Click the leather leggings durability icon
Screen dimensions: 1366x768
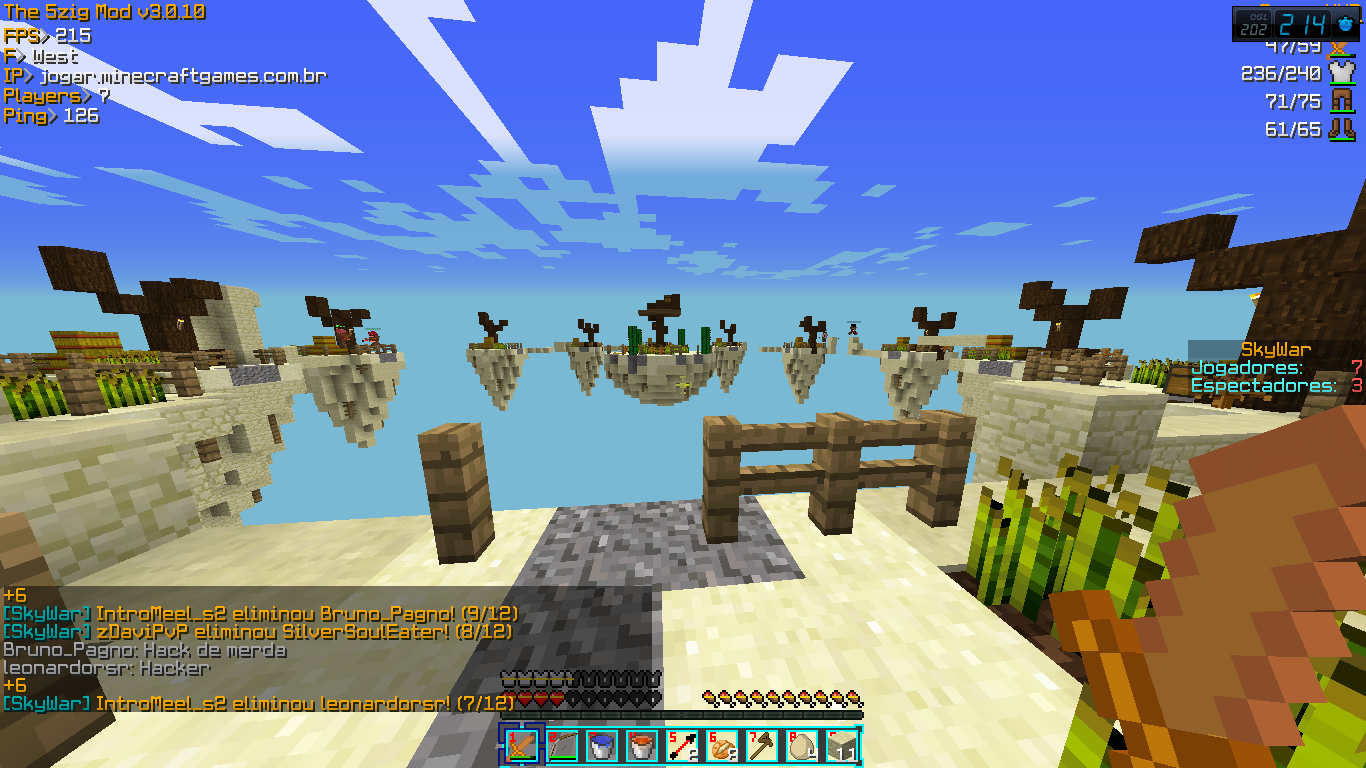coord(1340,101)
